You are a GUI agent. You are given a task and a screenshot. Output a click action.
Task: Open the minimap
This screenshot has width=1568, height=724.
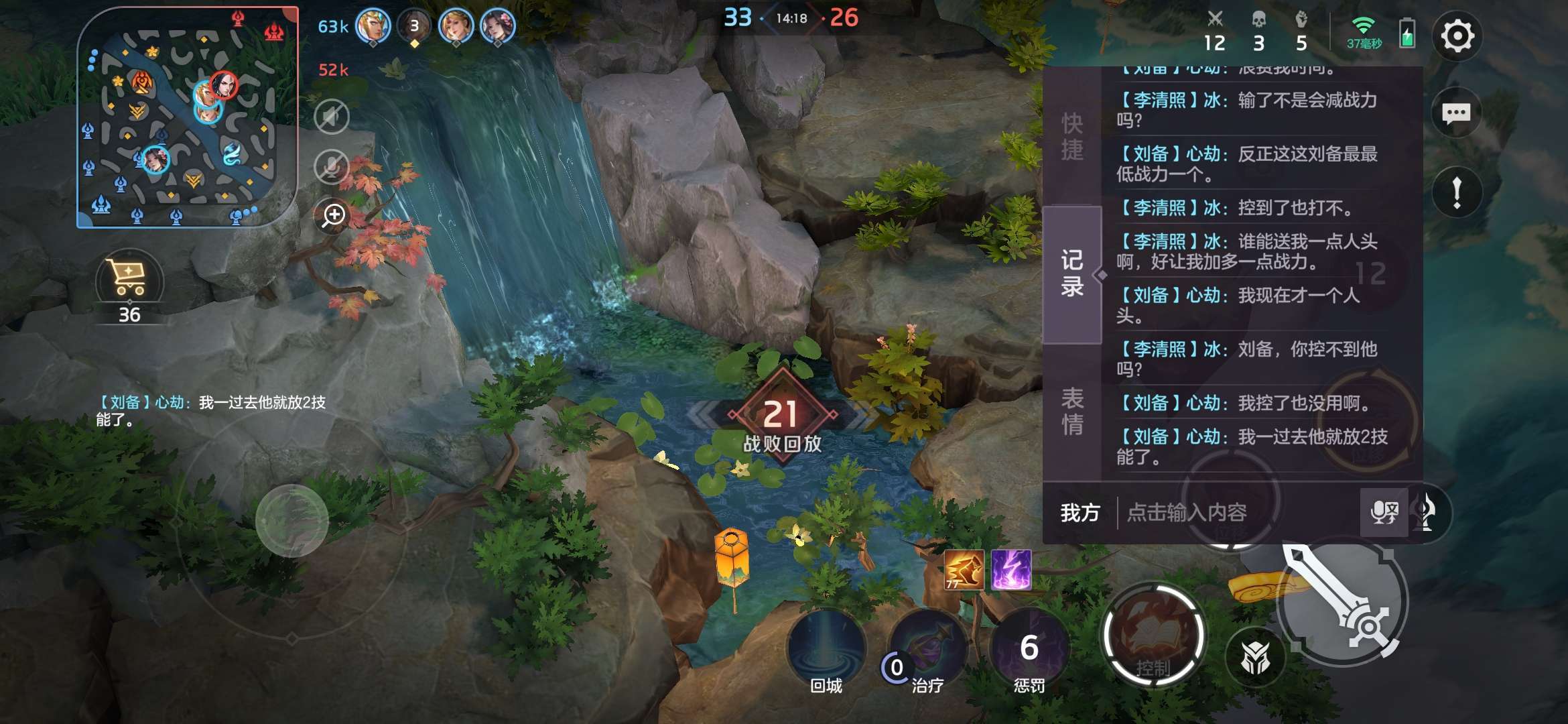[x=187, y=117]
